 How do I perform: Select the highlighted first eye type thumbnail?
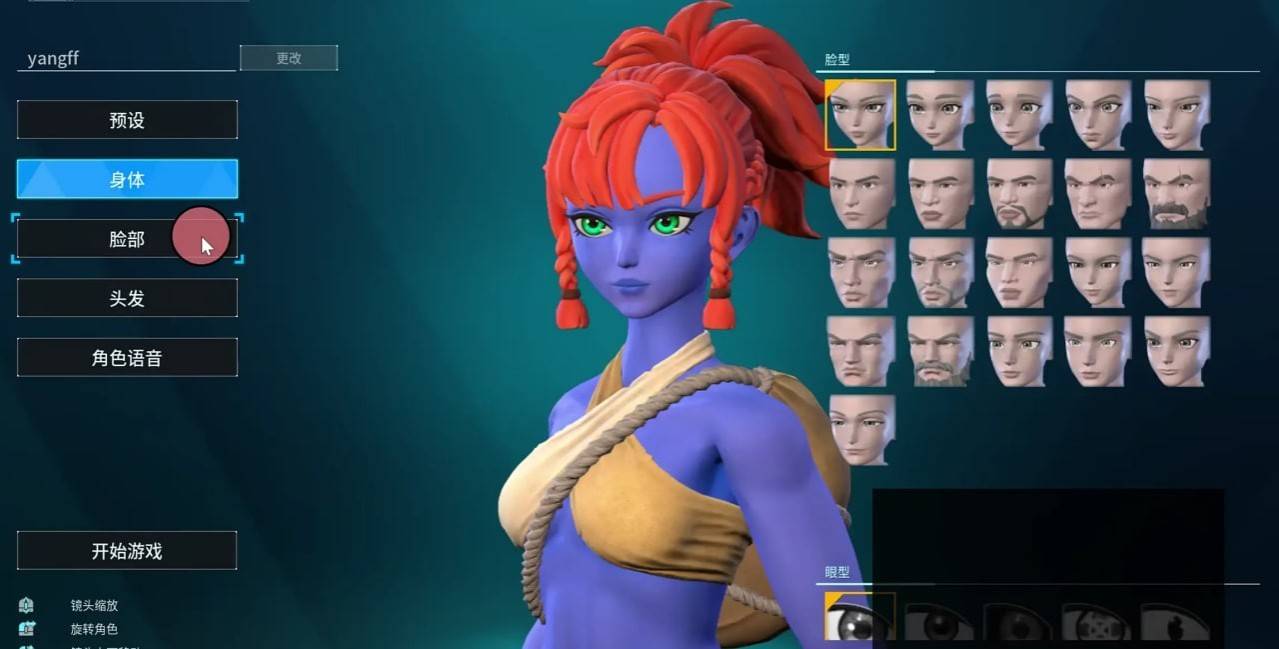(860, 617)
